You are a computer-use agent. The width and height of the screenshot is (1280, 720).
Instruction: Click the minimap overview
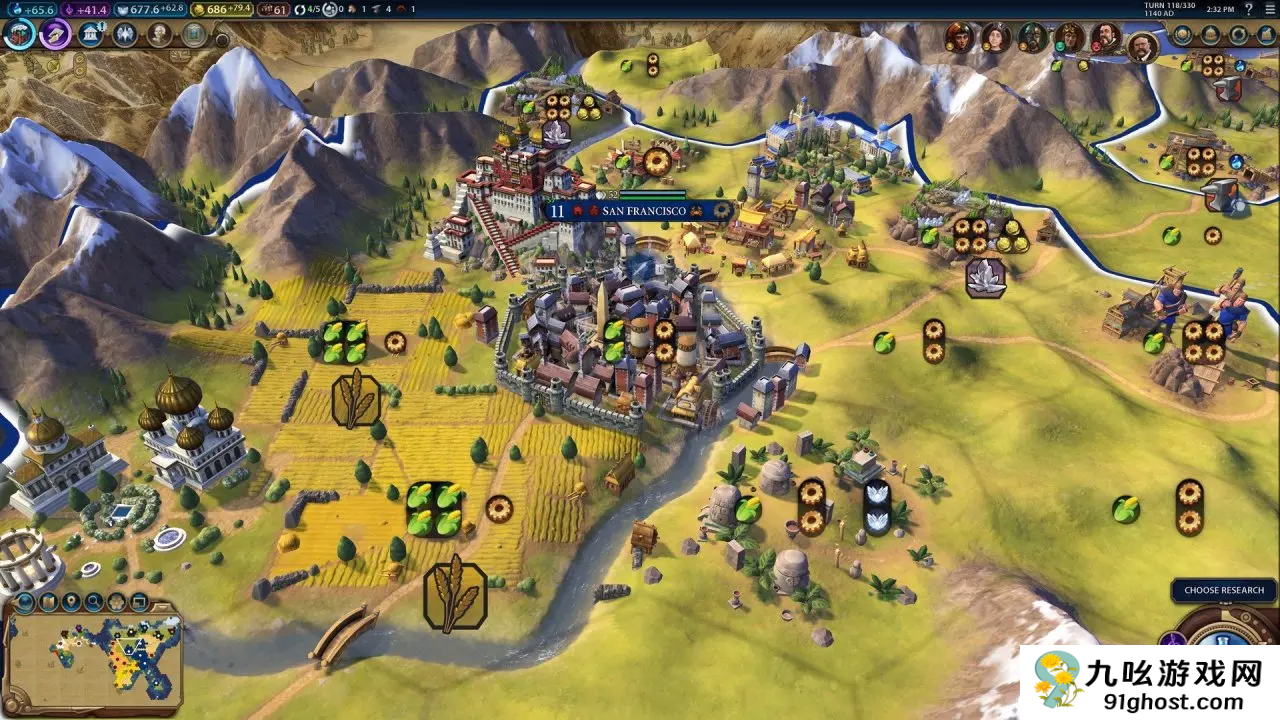click(94, 655)
